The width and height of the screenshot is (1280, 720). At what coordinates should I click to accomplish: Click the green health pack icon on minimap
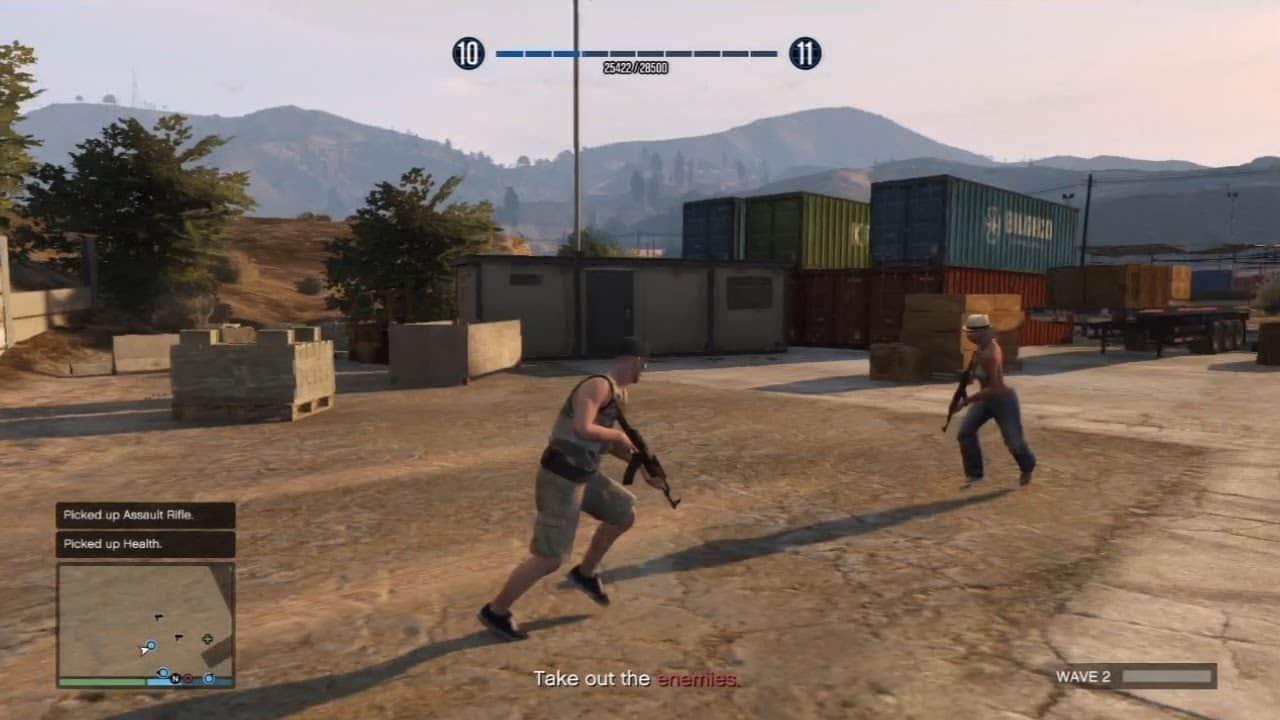(208, 639)
